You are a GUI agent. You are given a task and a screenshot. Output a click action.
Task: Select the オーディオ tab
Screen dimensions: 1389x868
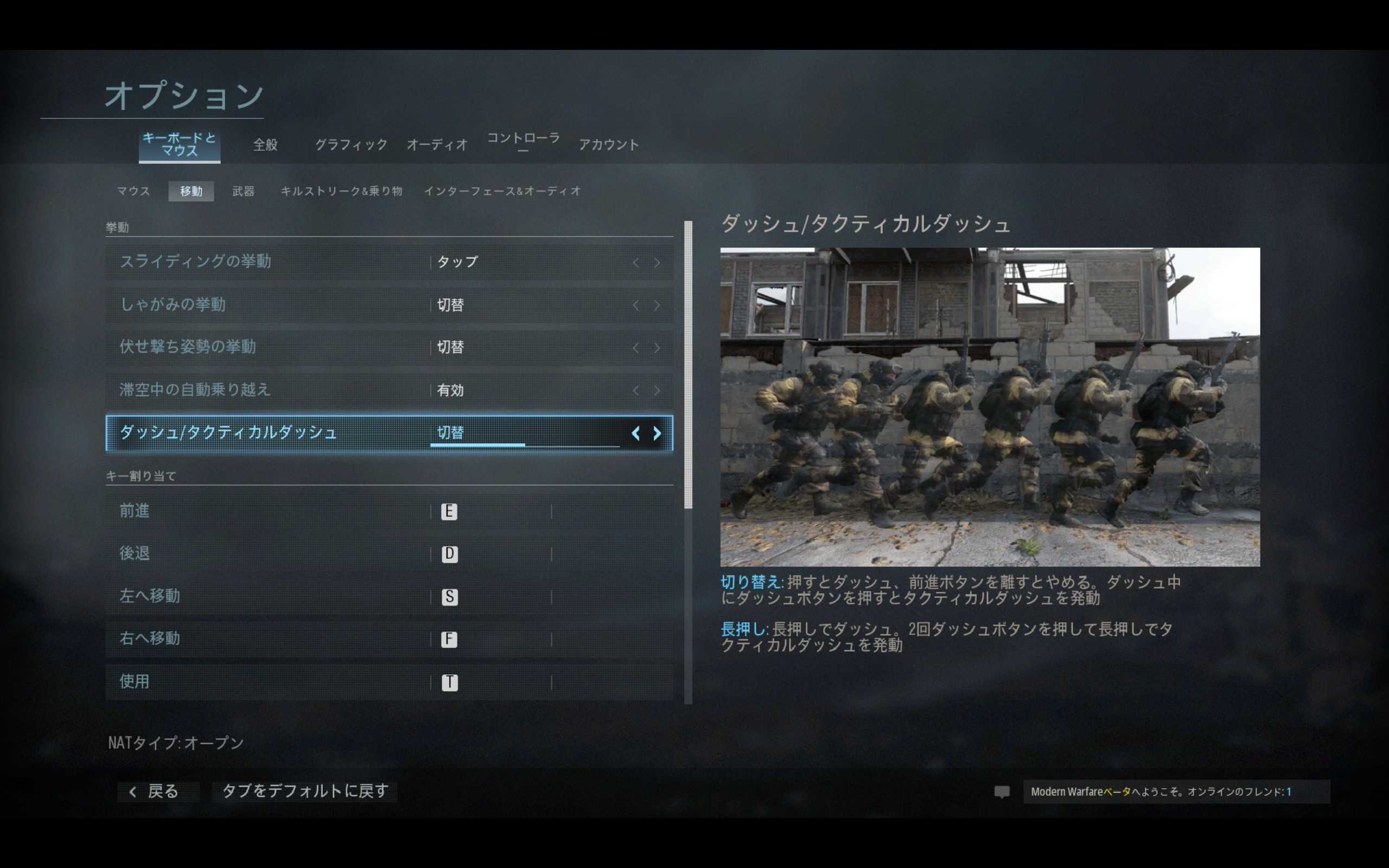pos(437,145)
